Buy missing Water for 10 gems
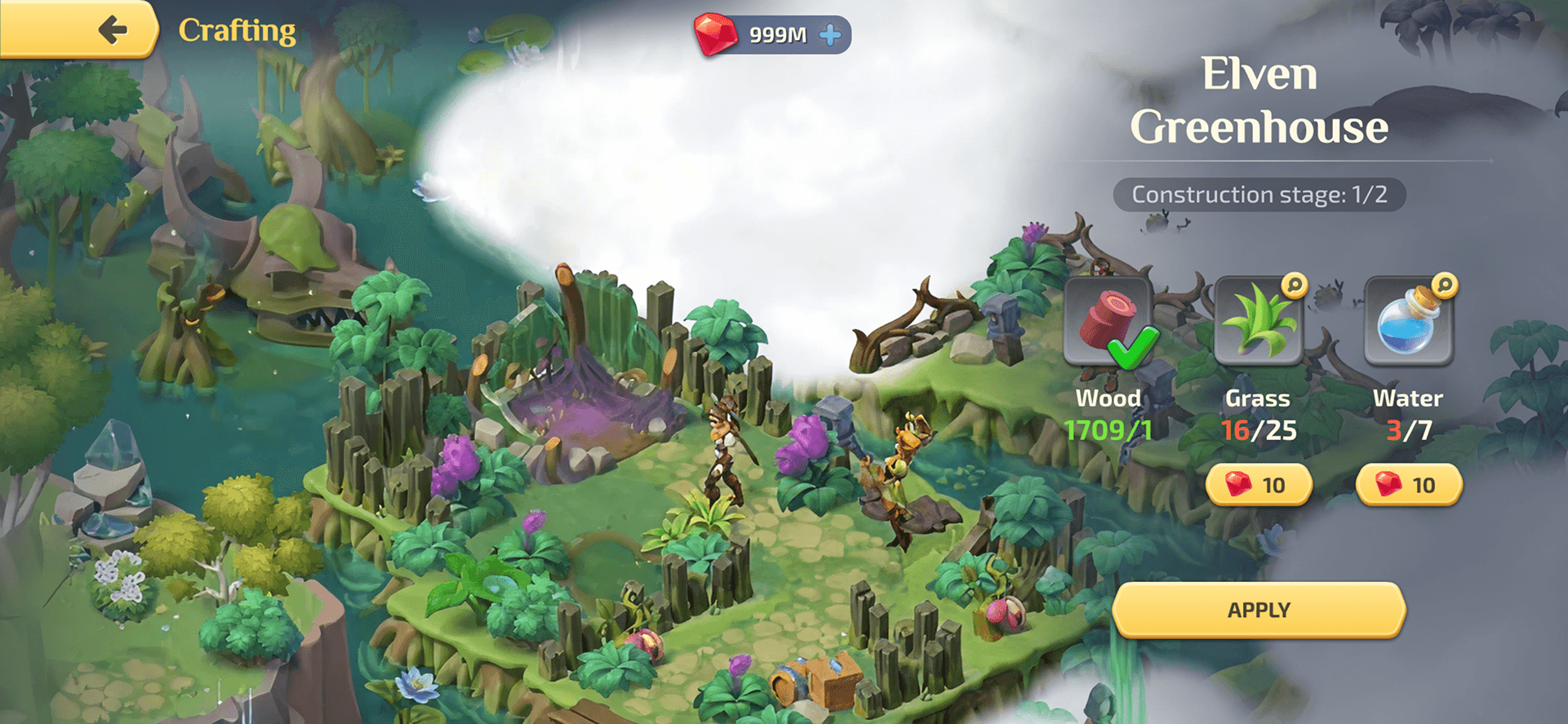 tap(1408, 486)
